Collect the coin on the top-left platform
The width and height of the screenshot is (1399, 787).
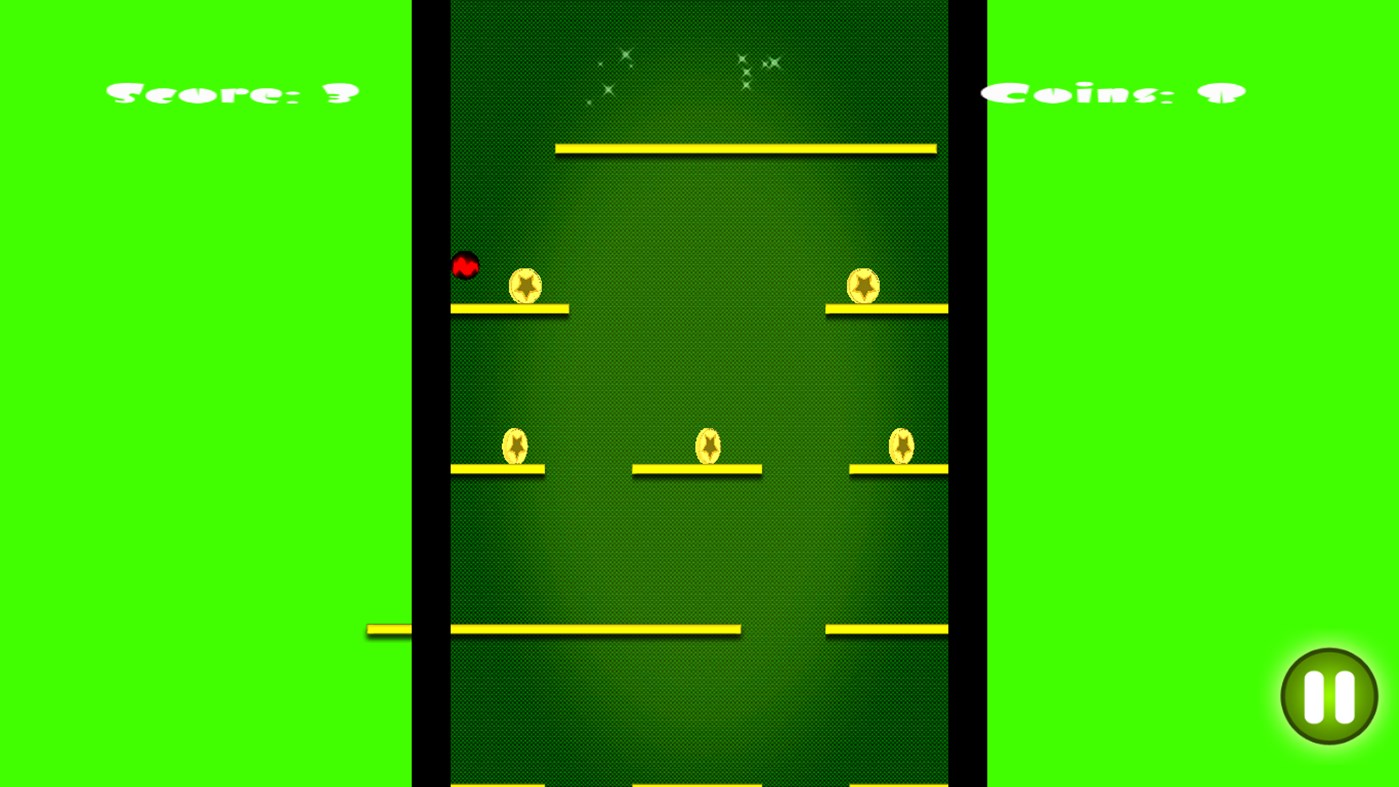click(524, 287)
